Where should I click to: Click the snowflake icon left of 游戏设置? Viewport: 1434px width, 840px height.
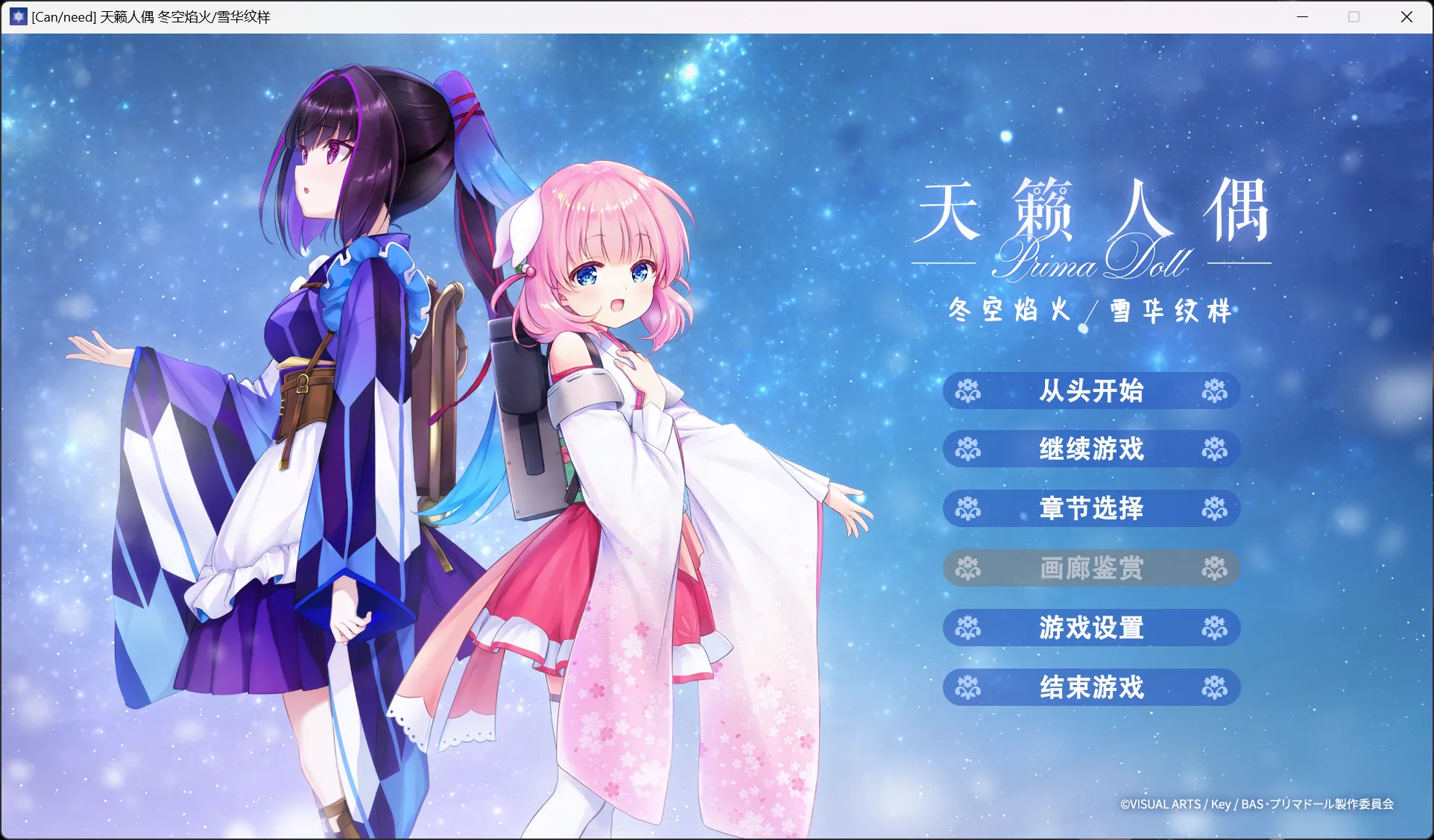[970, 628]
